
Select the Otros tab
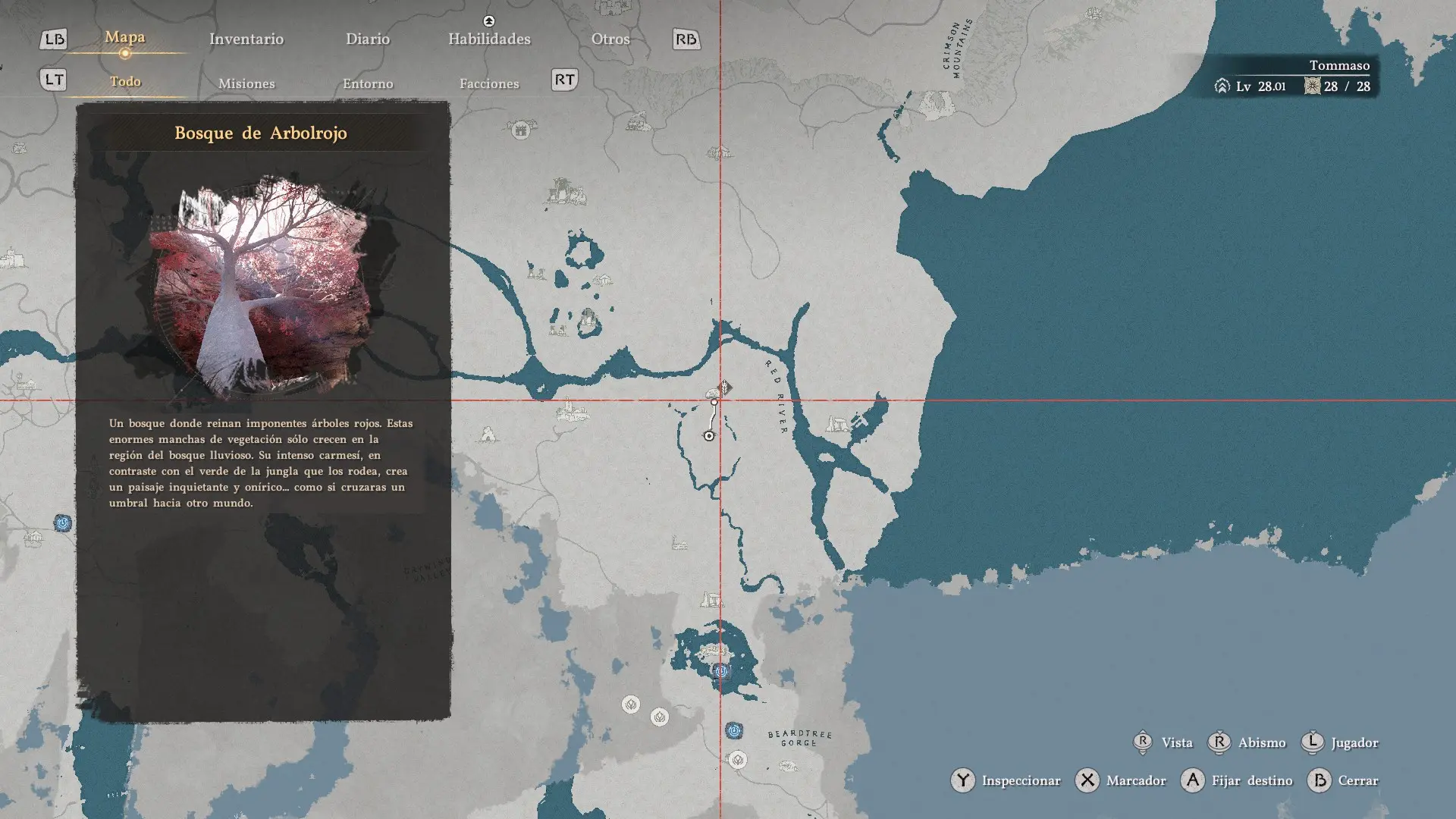click(x=610, y=39)
